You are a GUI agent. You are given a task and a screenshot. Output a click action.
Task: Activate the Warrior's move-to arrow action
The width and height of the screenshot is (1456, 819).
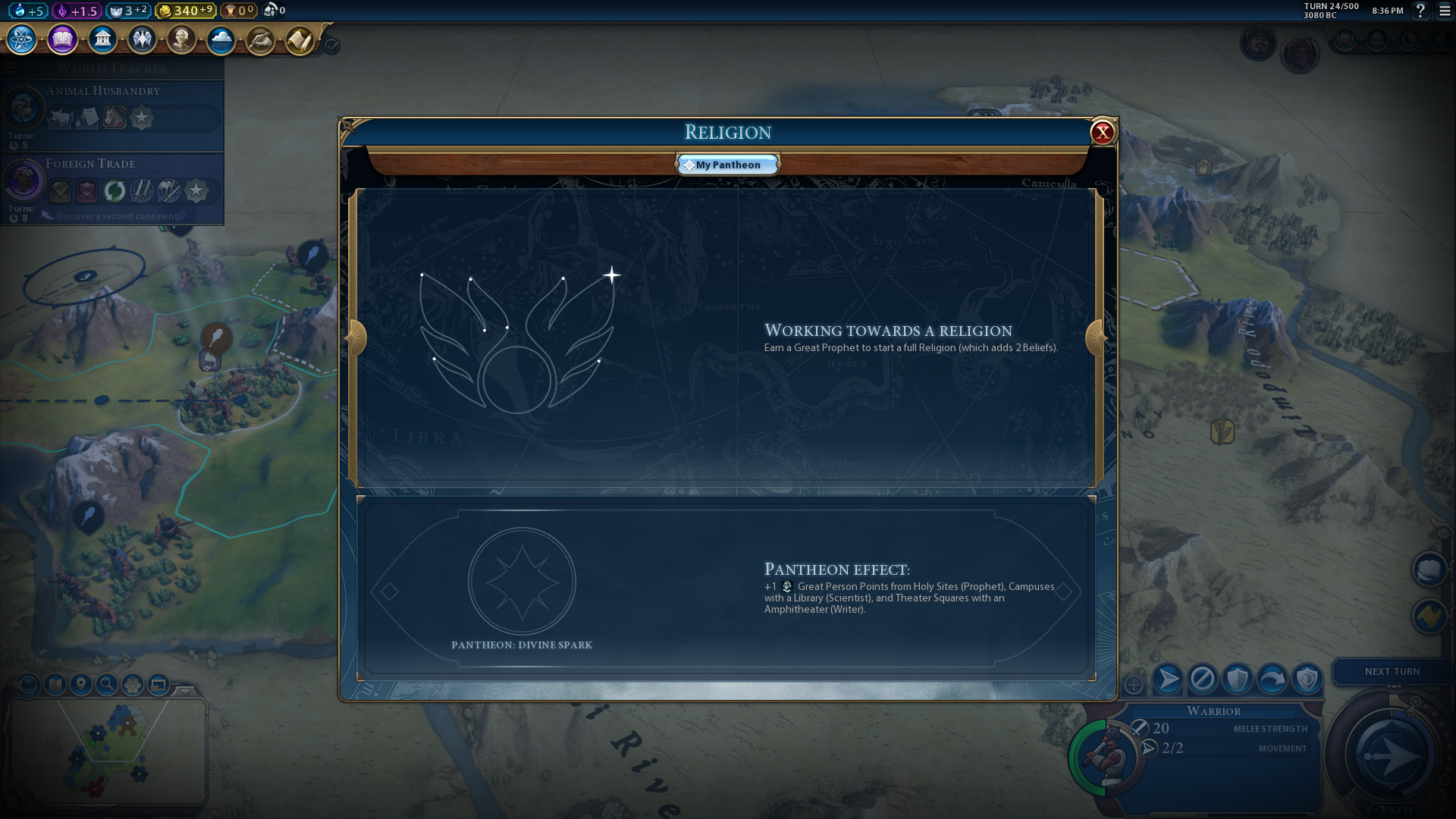tap(1168, 679)
